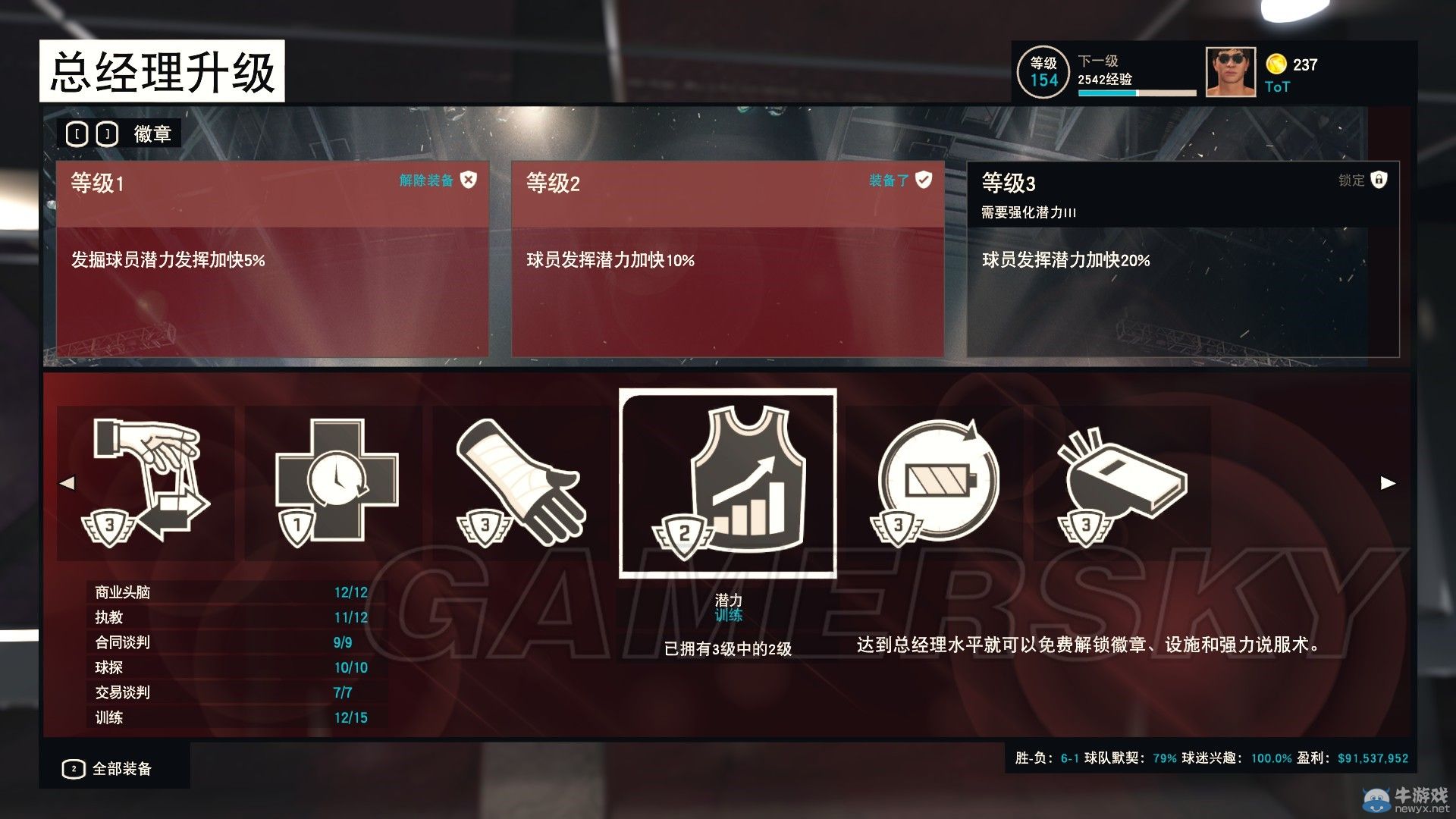Image resolution: width=1456 pixels, height=819 pixels.
Task: Select the 等级3 badge card
Action: click(1183, 258)
